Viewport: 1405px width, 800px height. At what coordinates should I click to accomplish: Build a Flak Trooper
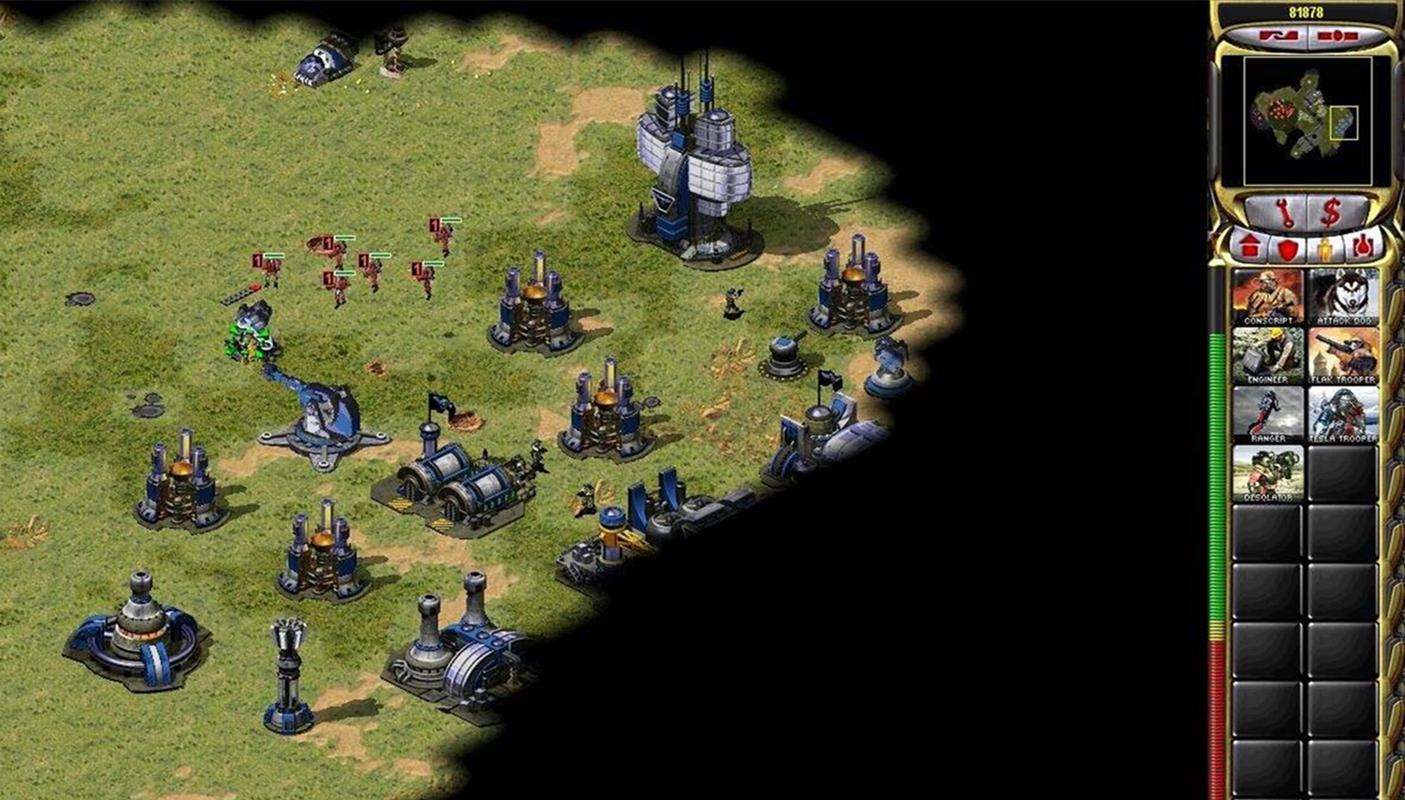coord(1343,355)
